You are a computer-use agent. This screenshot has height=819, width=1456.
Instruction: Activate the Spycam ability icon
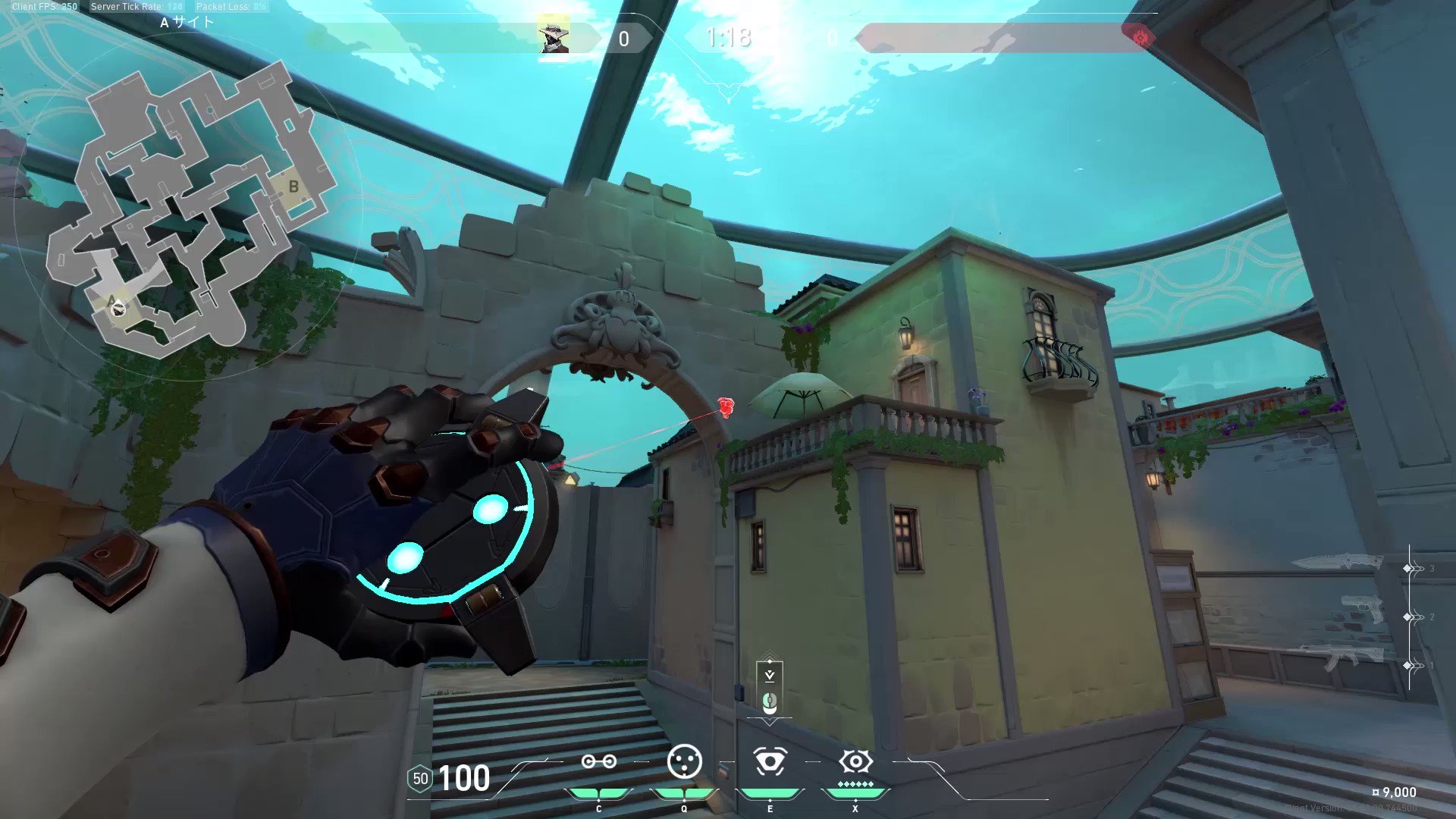tap(770, 761)
